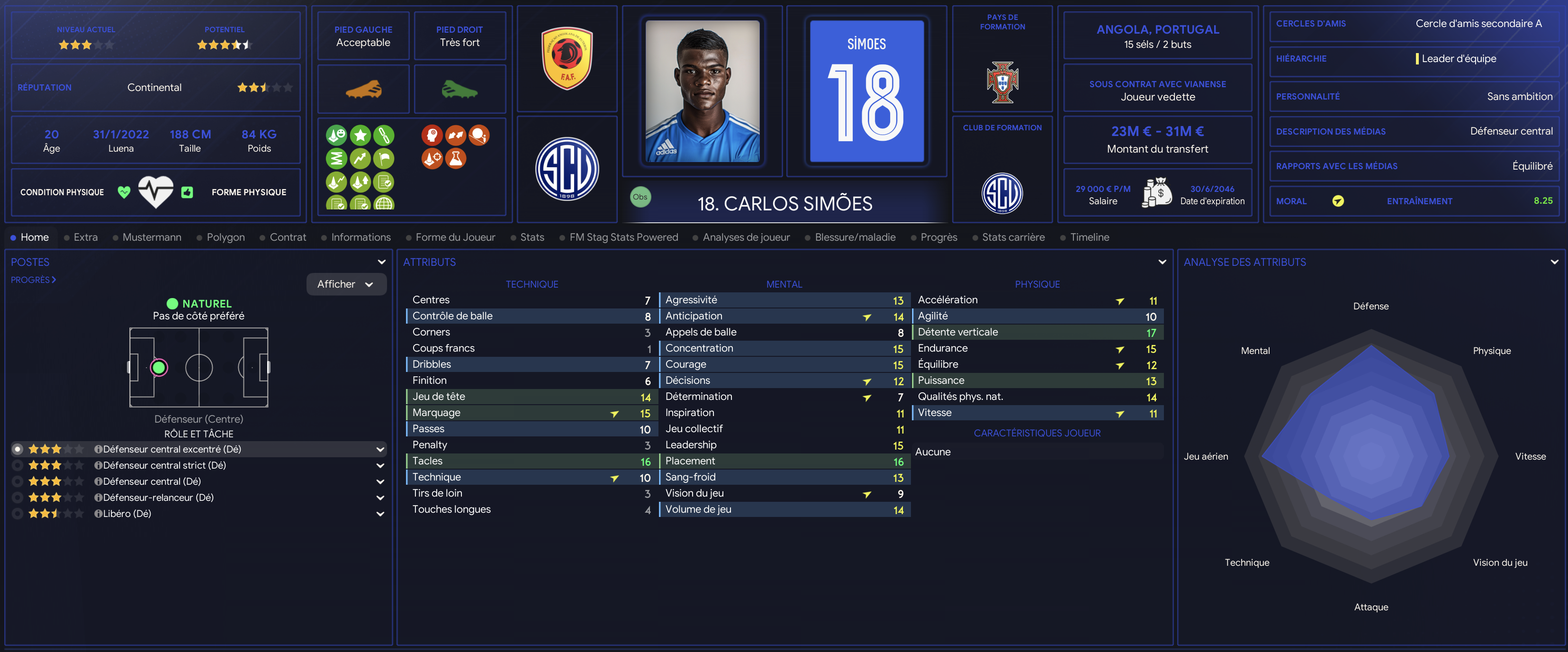Follow the Progrès link under Postes
The width and height of the screenshot is (1568, 652).
click(x=33, y=280)
